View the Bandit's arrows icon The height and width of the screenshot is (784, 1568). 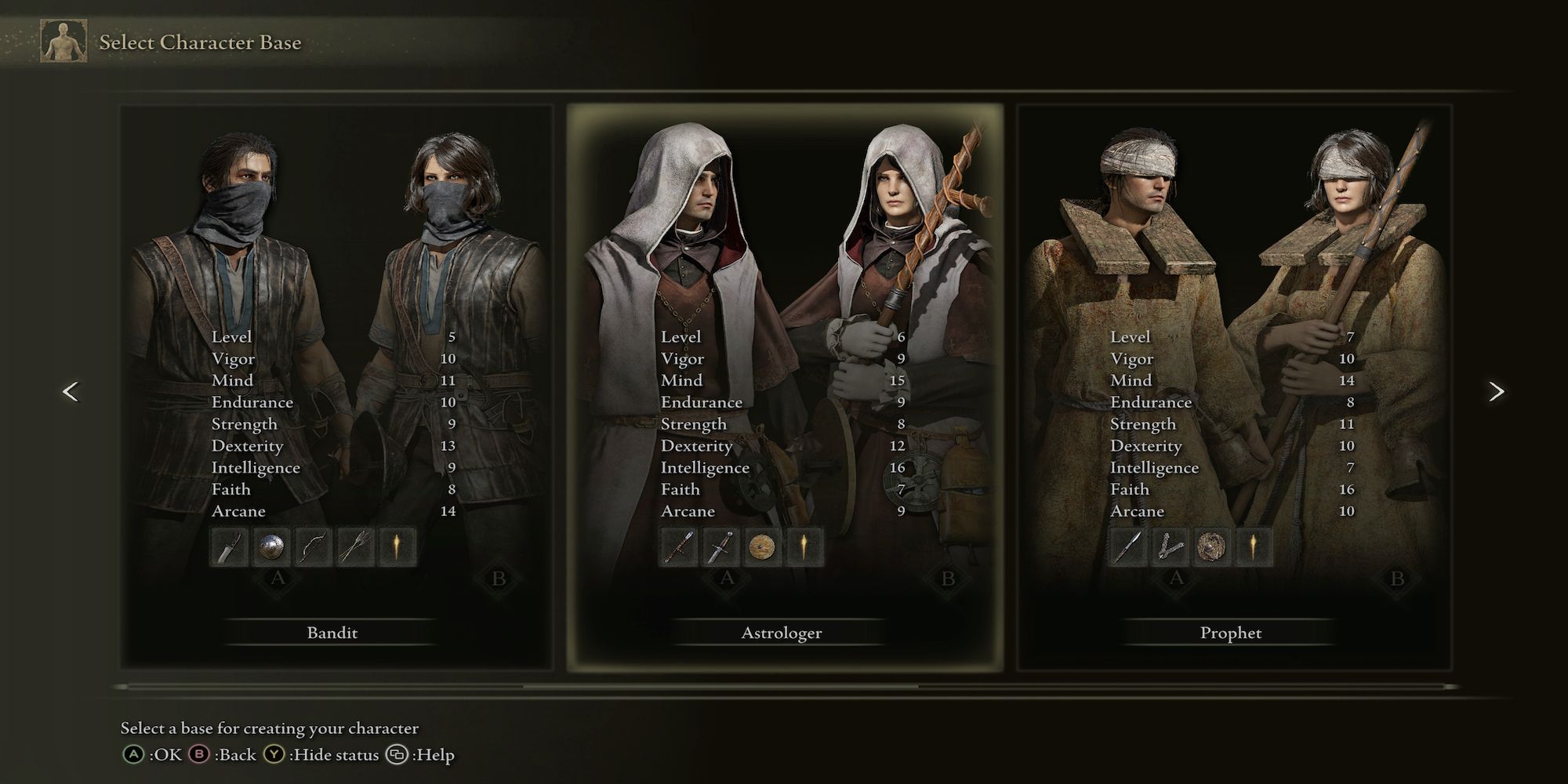[354, 546]
